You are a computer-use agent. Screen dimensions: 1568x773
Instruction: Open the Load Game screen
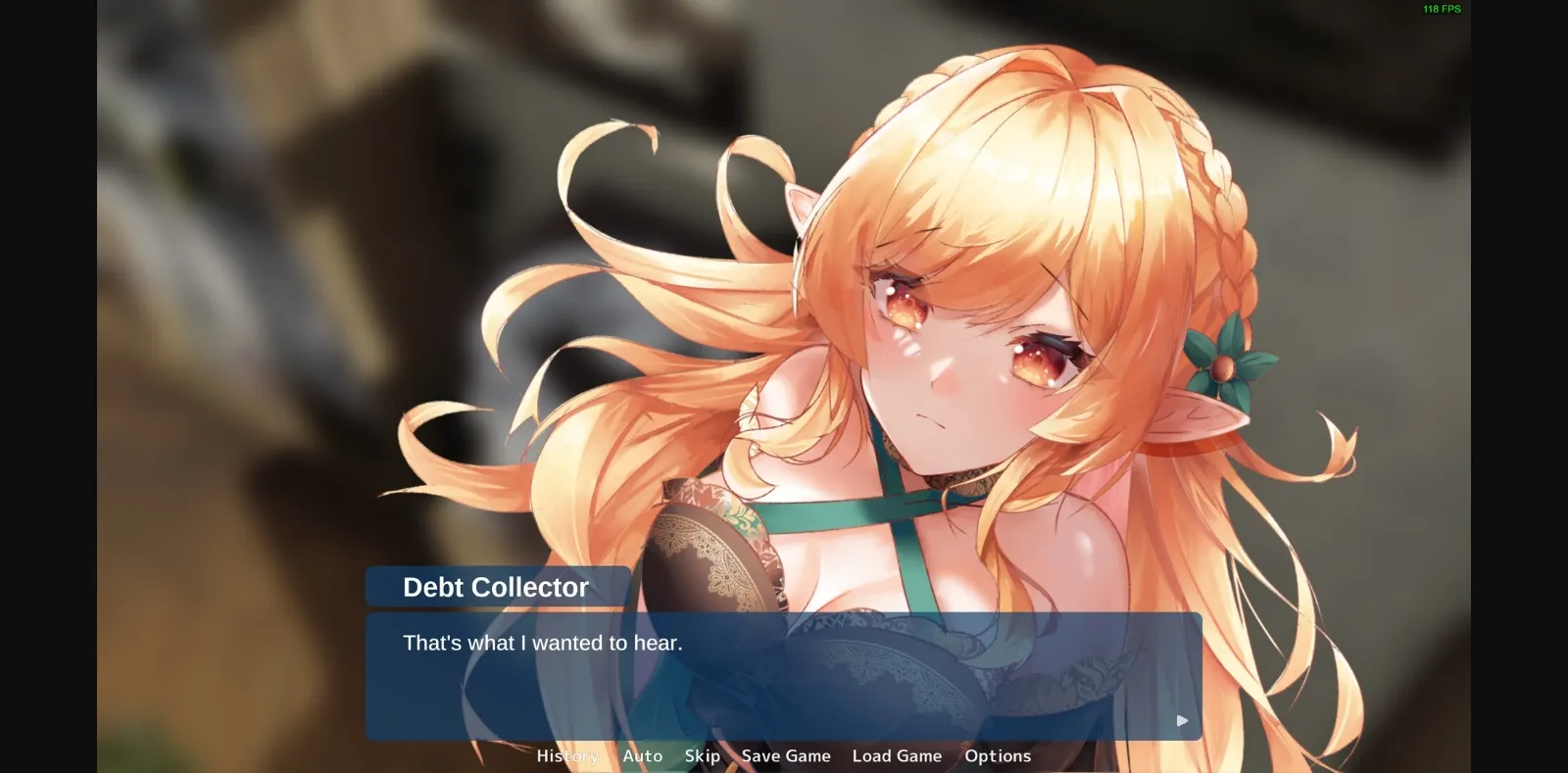tap(897, 755)
